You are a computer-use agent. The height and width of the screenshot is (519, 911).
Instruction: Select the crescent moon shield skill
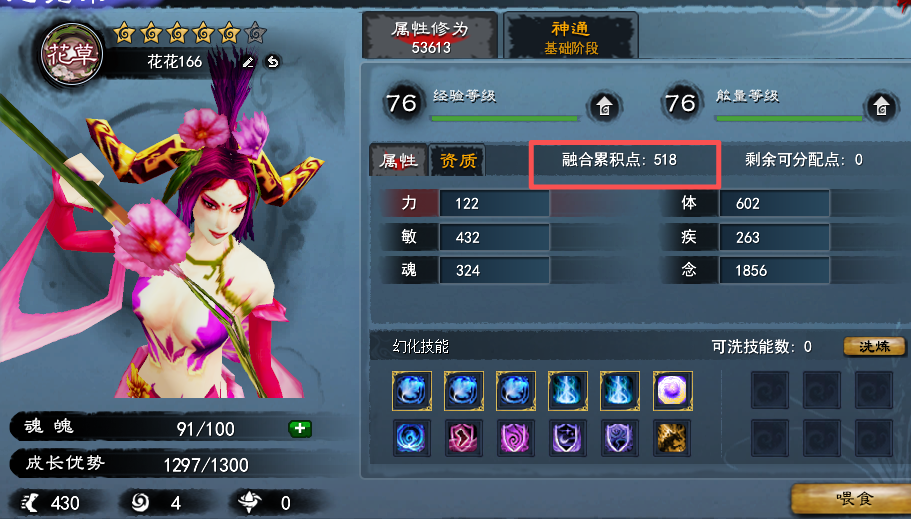click(x=568, y=438)
